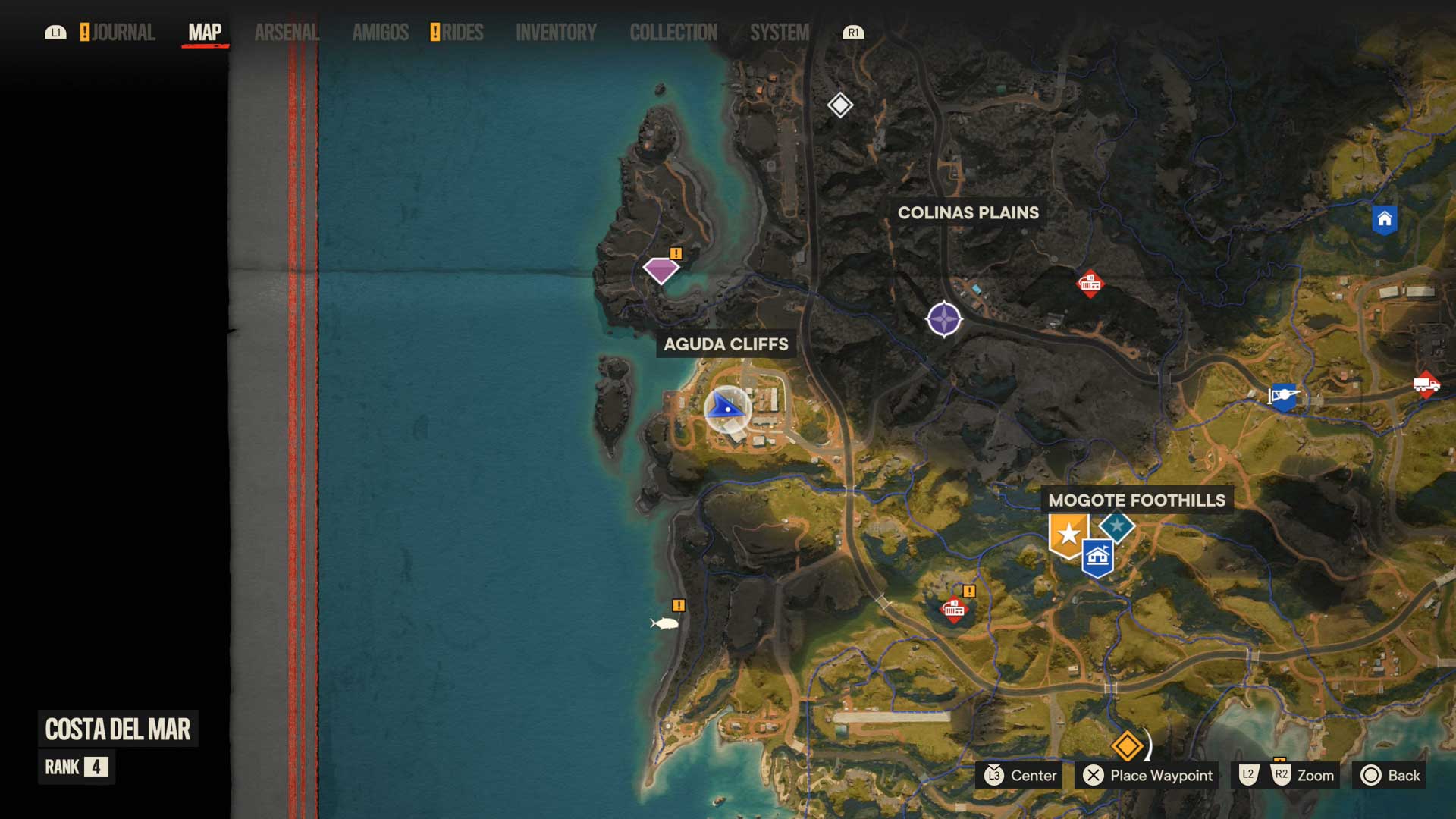Select the teal star diamond marker
The height and width of the screenshot is (819, 1456).
click(x=1117, y=526)
